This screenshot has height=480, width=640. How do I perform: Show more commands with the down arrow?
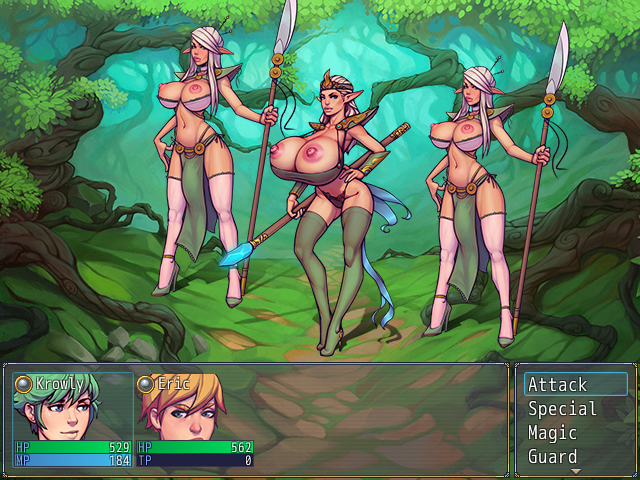pos(575,470)
